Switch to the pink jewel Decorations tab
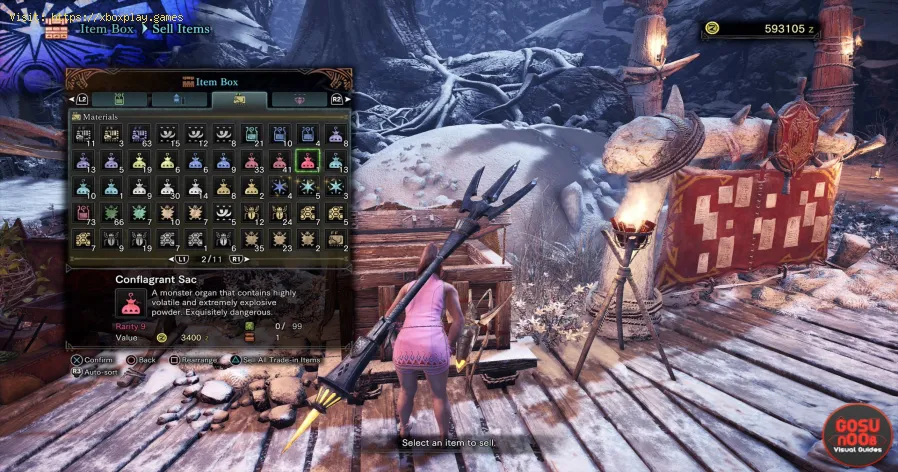Screen dimensions: 898x472 coord(298,100)
